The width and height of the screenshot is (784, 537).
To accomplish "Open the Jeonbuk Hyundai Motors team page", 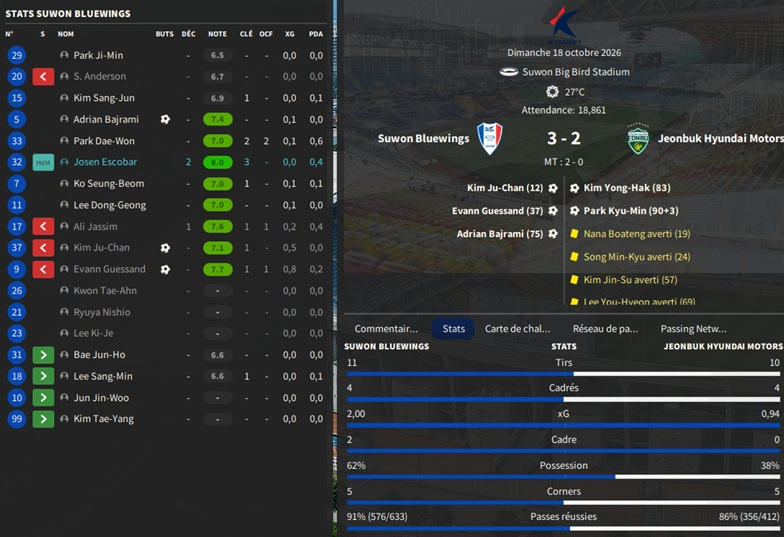I will coord(721,139).
